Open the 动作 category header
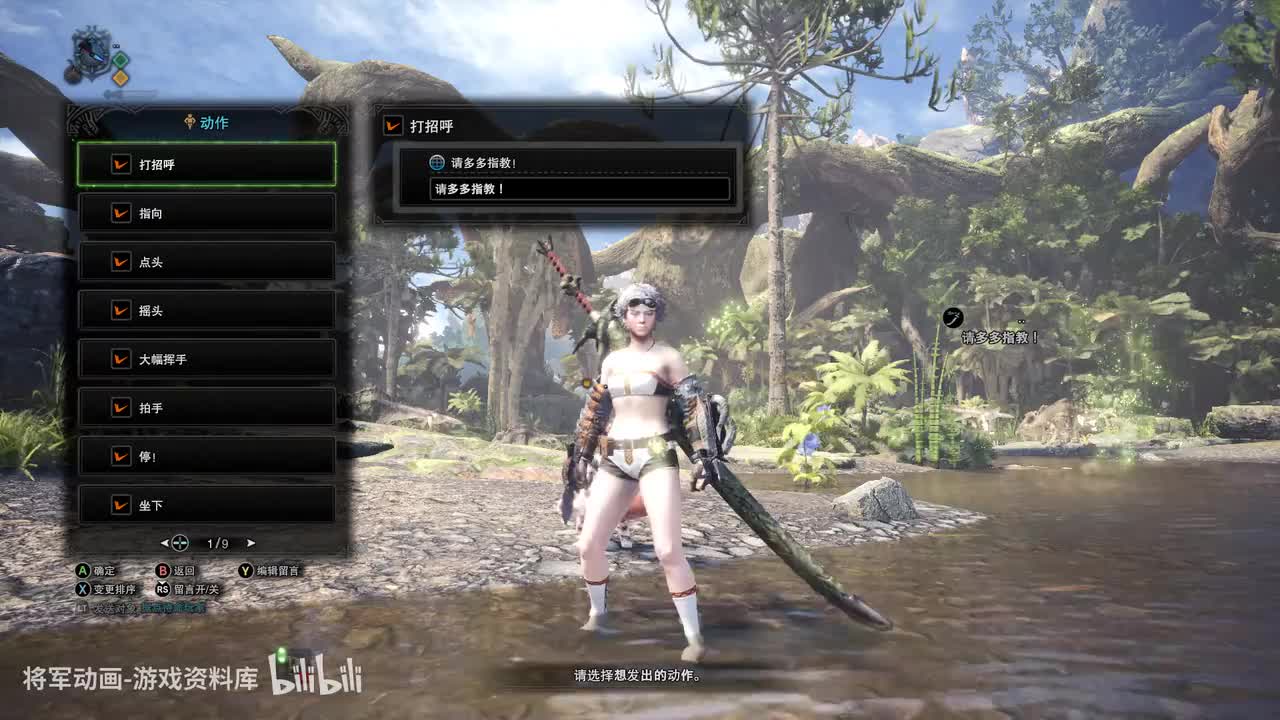This screenshot has height=720, width=1280. [x=207, y=123]
